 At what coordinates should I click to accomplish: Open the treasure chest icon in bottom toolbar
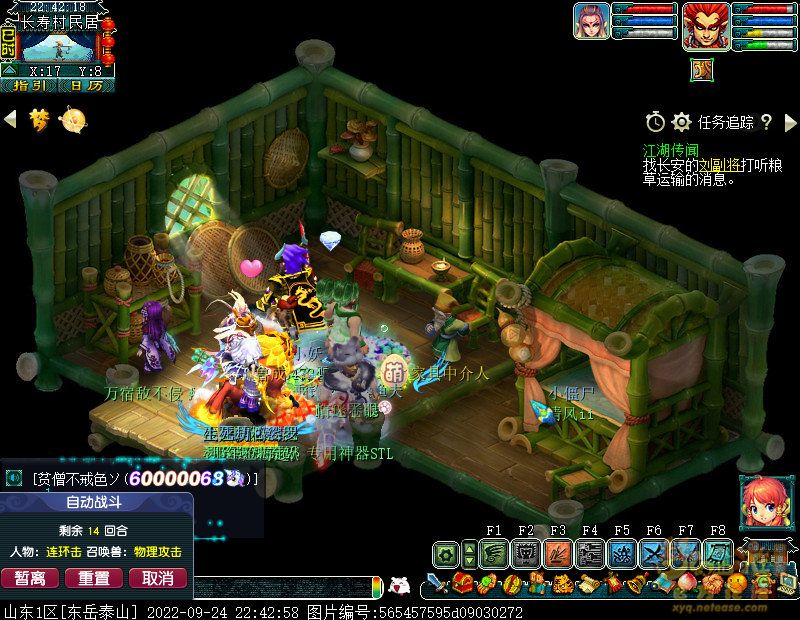462,584
